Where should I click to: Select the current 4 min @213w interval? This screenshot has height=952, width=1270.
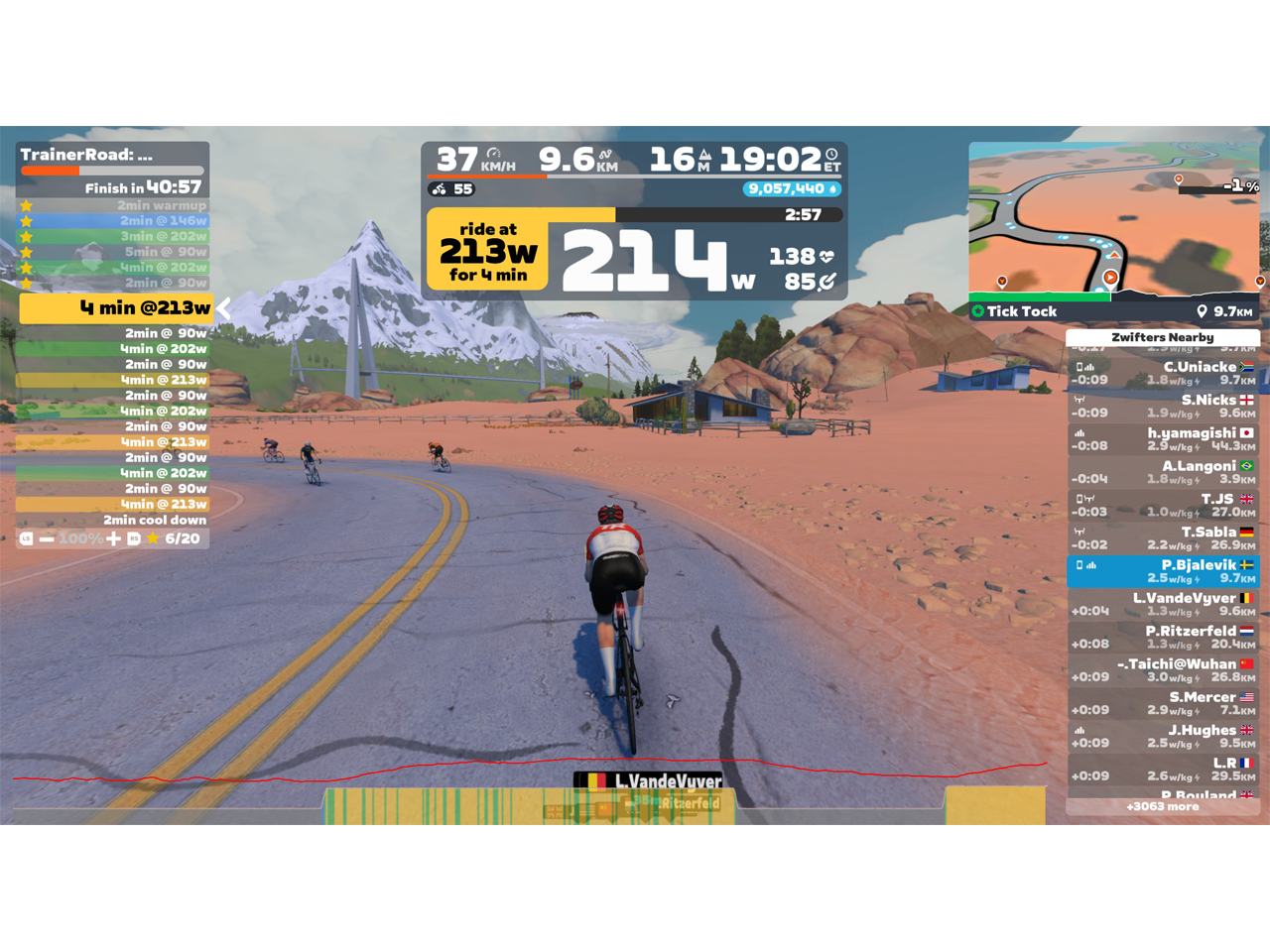click(116, 308)
